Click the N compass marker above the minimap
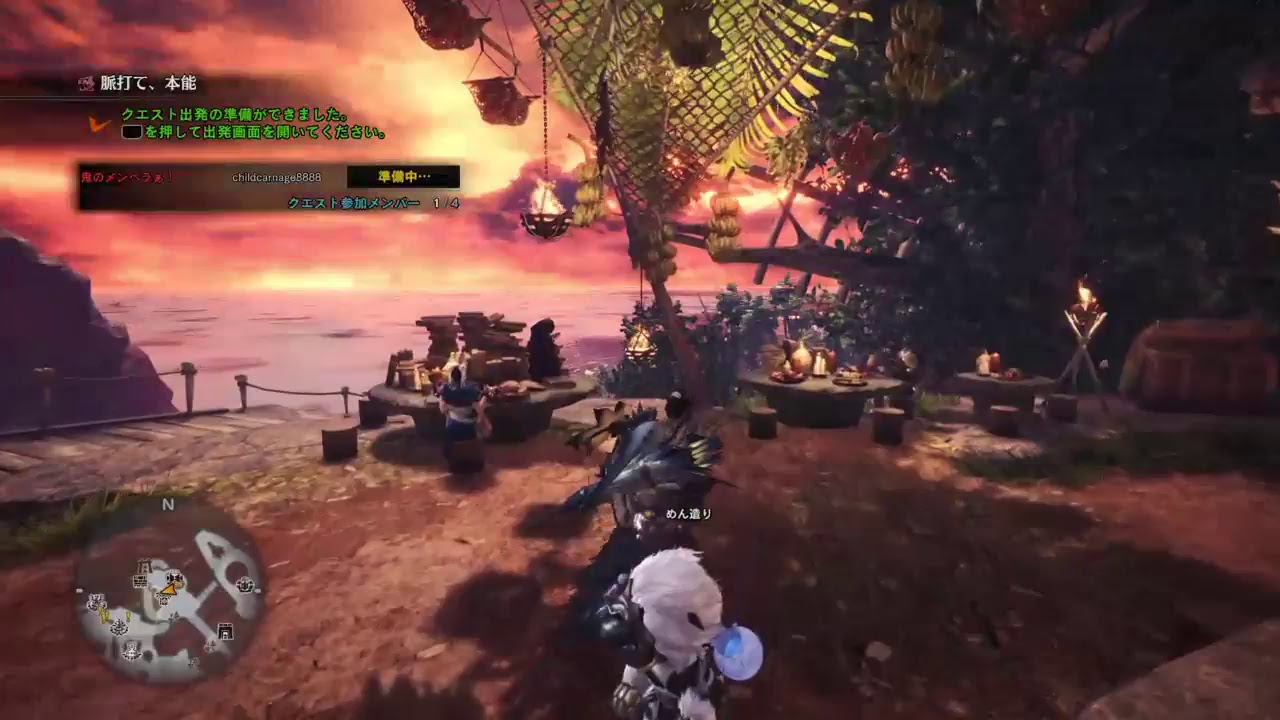 (168, 504)
